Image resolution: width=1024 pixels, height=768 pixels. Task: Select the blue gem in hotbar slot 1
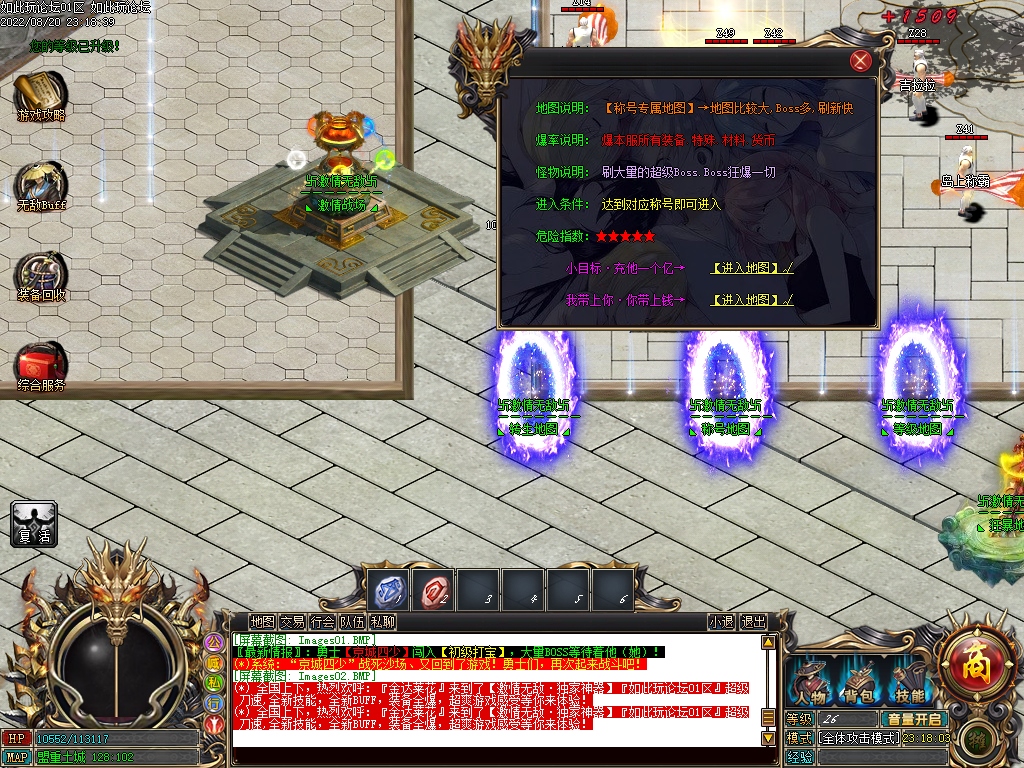tap(387, 590)
